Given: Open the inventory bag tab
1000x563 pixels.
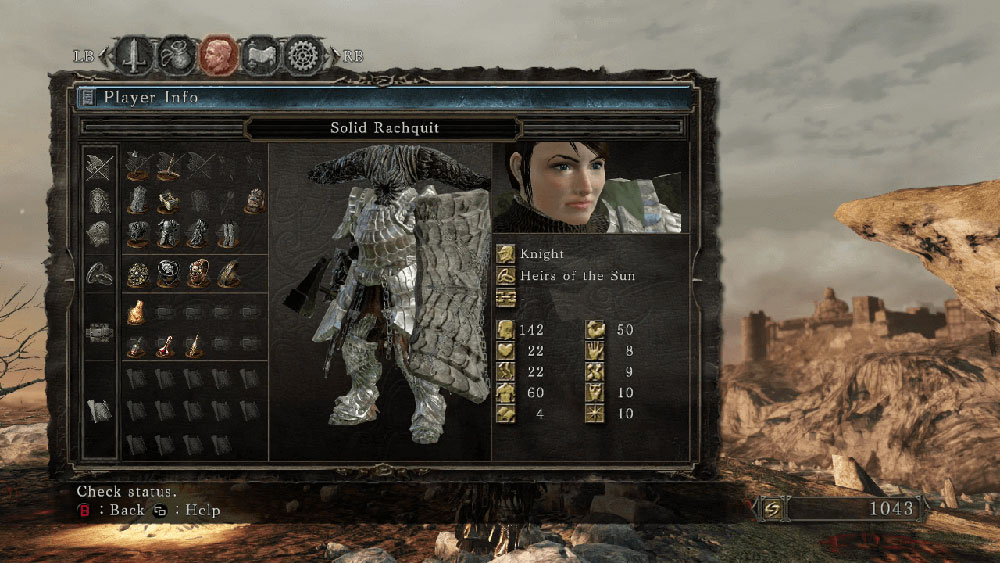Looking at the screenshot, I should click(x=177, y=56).
